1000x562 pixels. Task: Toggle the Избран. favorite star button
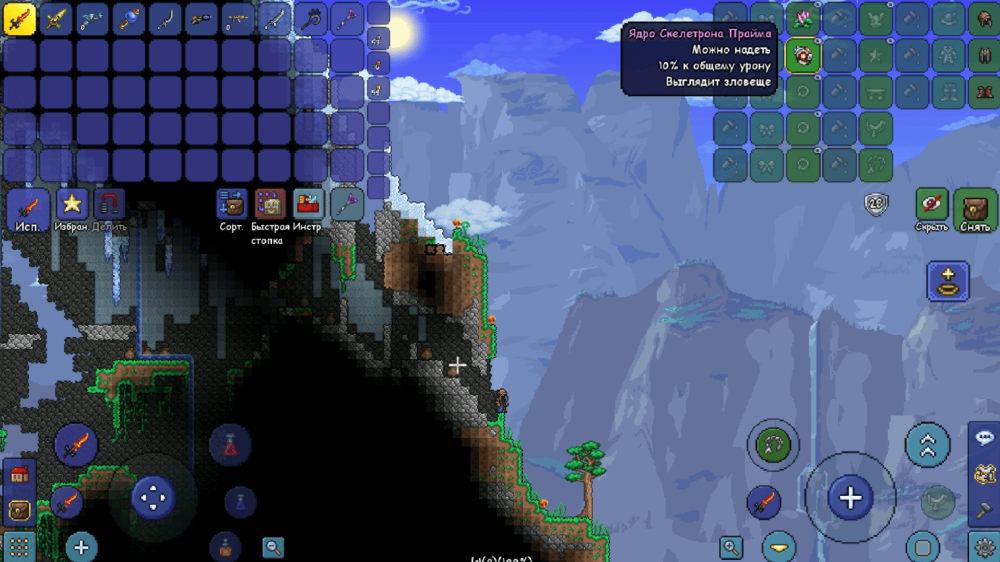pyautogui.click(x=72, y=205)
